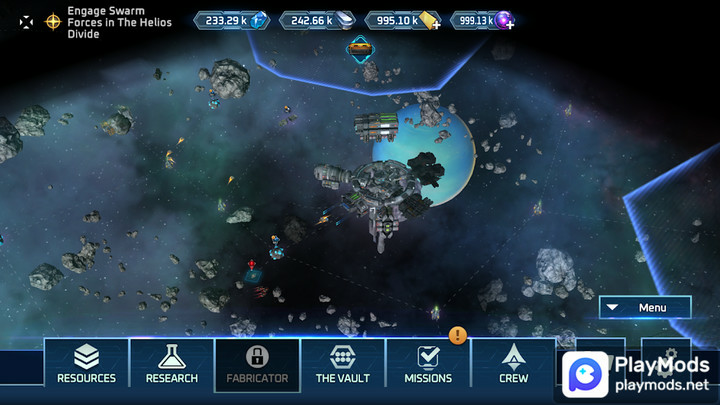
Task: Tap the blue 233.29k resource counter
Action: pos(230,20)
